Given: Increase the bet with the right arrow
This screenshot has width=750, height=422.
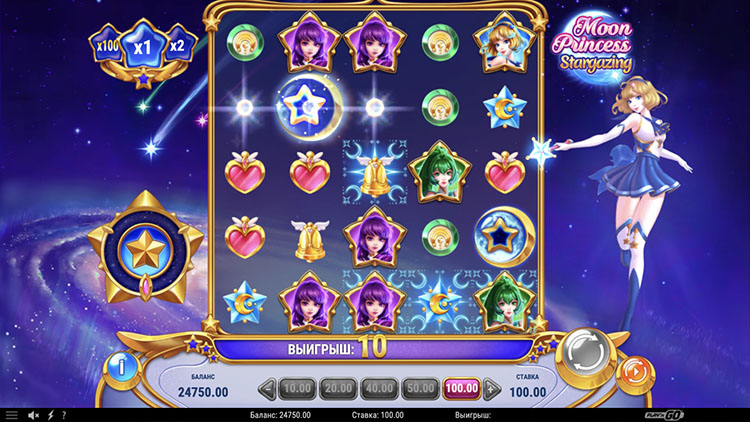Looking at the screenshot, I should click(x=491, y=387).
